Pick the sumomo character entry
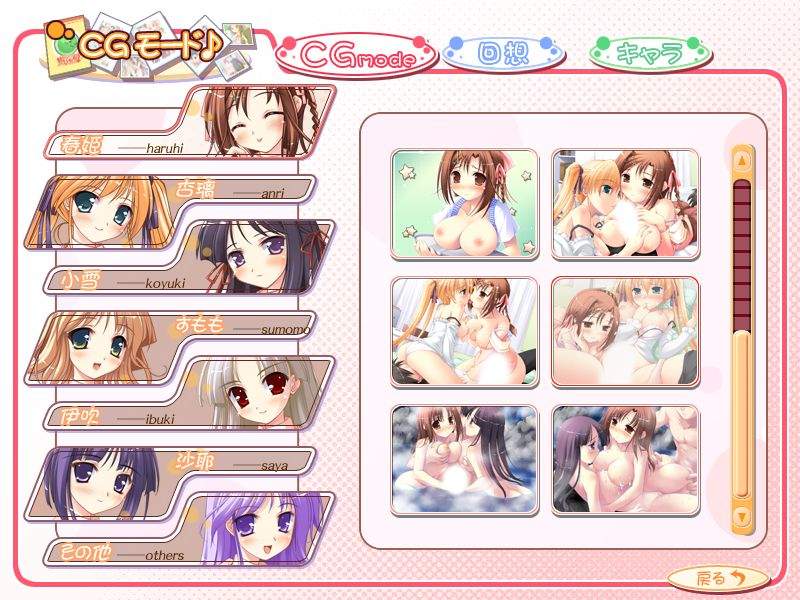Viewport: 800px width, 600px height. click(180, 342)
